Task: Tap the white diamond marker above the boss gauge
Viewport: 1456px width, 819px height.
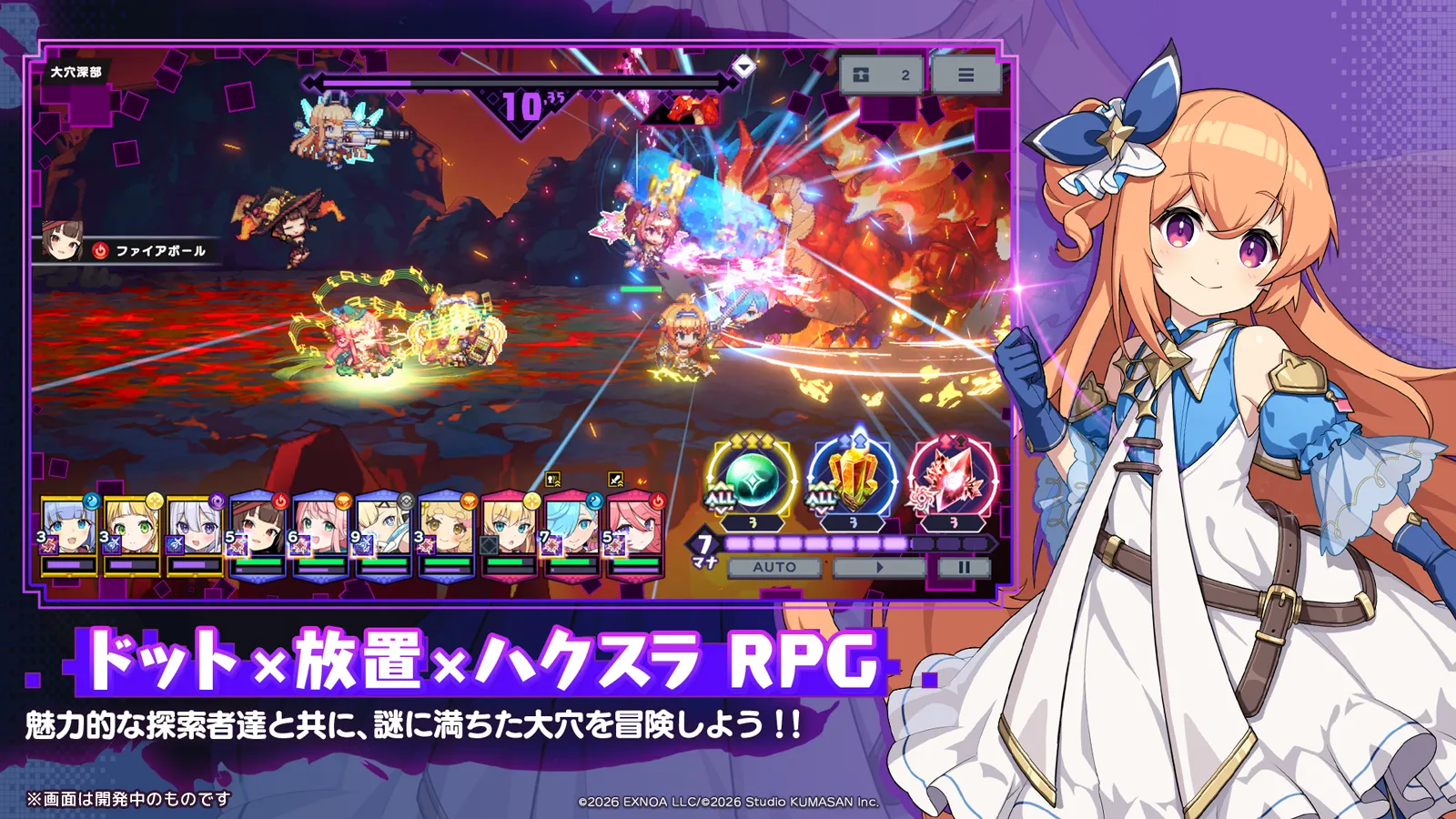Action: click(x=744, y=66)
